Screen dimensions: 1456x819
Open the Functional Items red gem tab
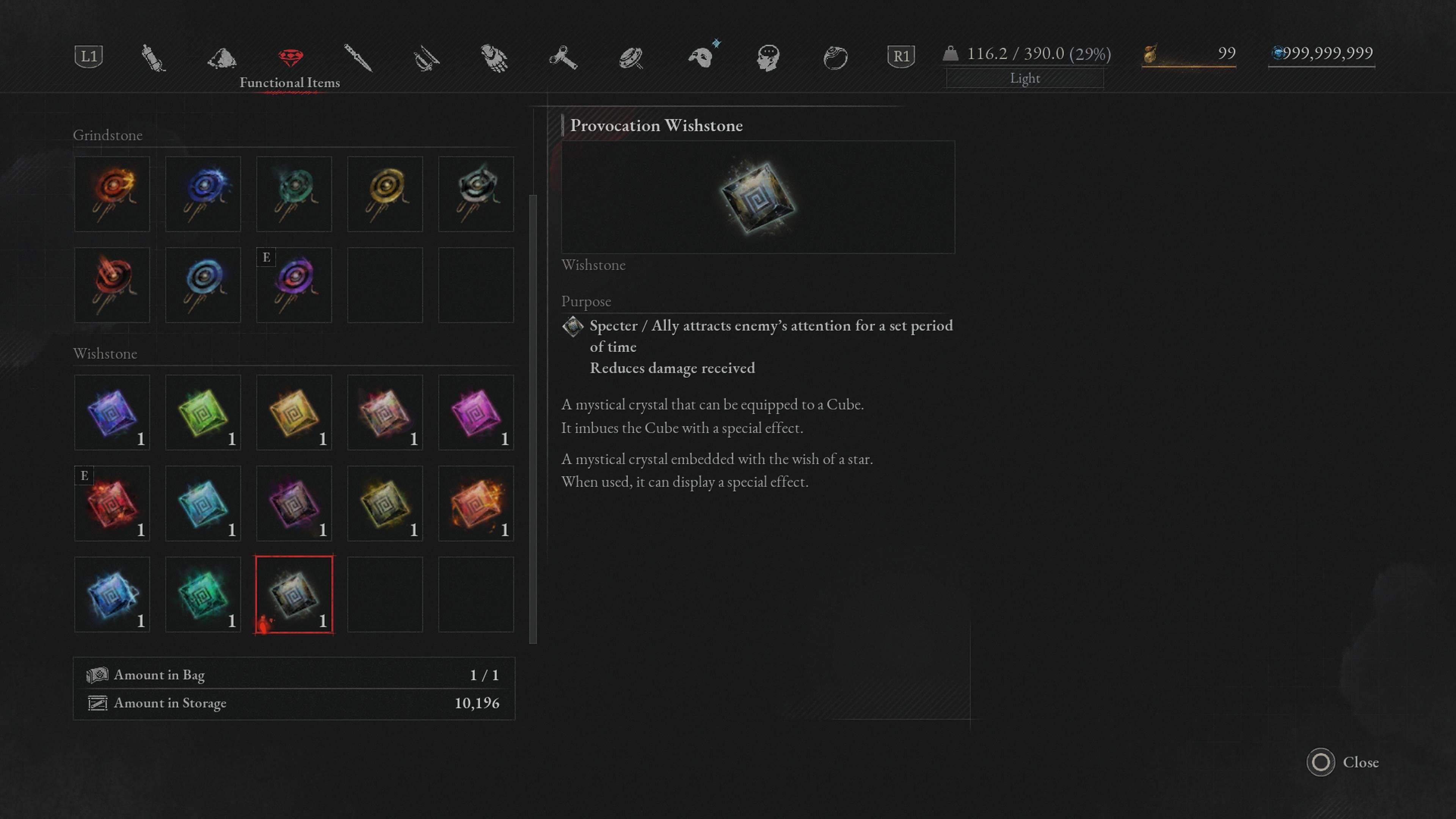[290, 57]
